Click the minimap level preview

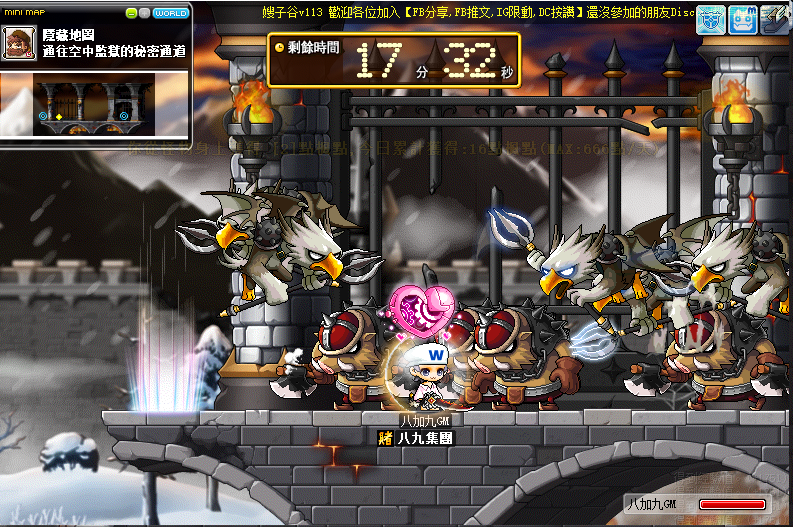(96, 106)
